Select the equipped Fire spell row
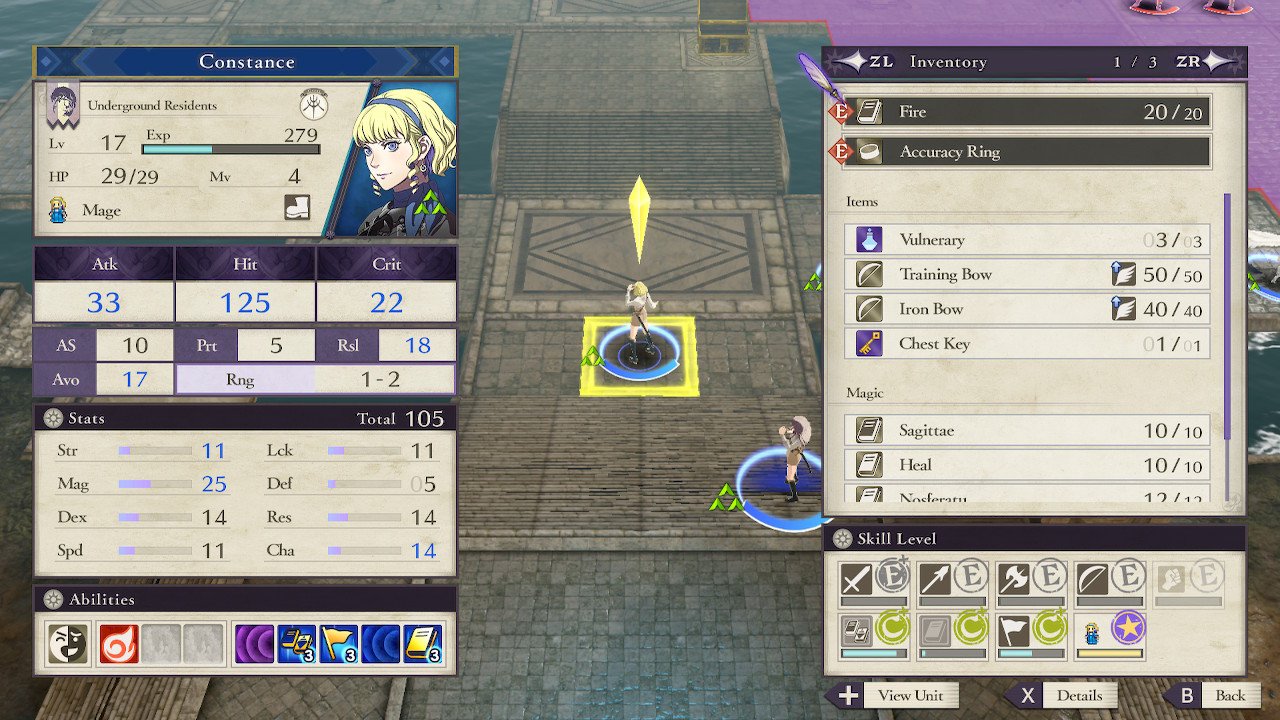 [x=1030, y=112]
